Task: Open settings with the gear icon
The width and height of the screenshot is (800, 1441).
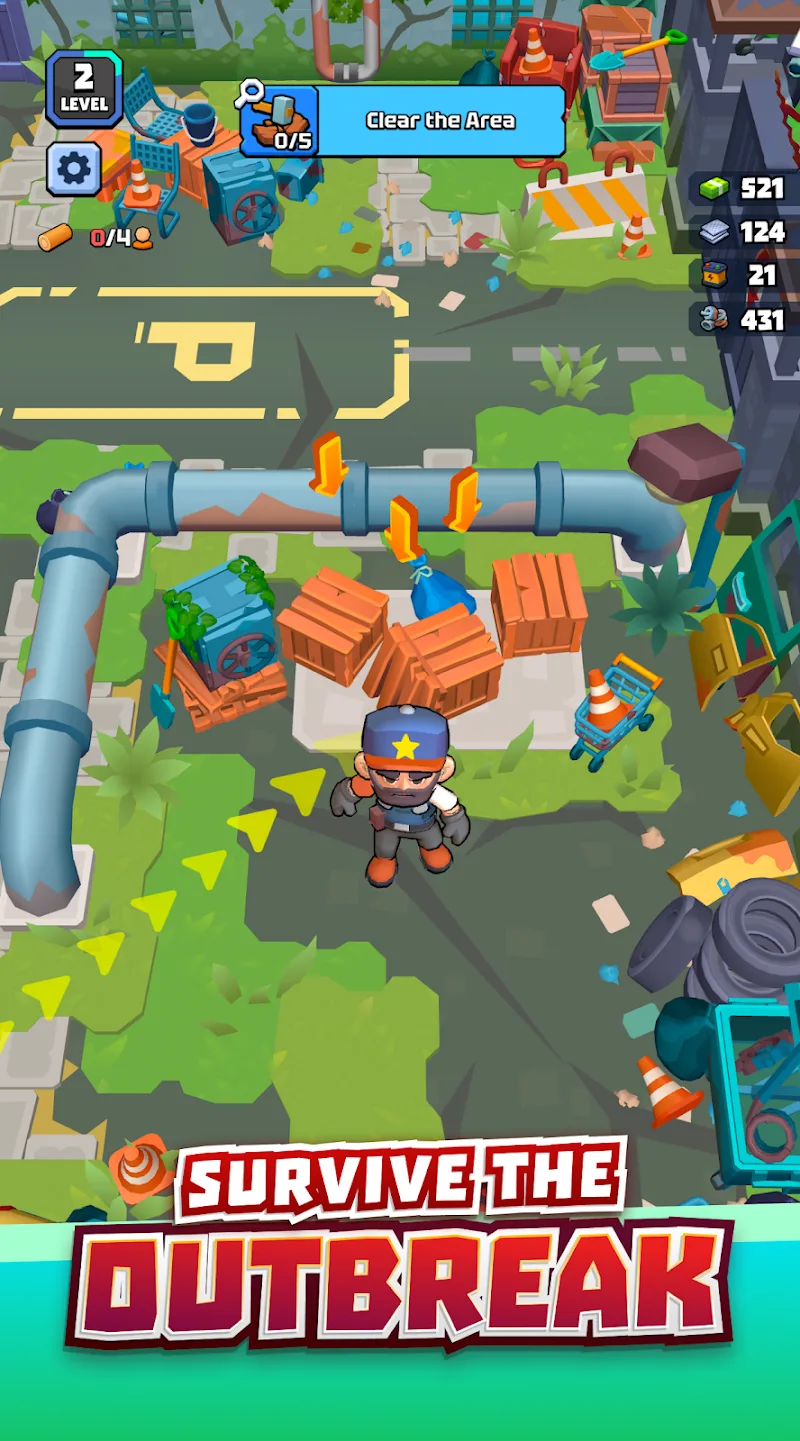Action: pyautogui.click(x=74, y=169)
